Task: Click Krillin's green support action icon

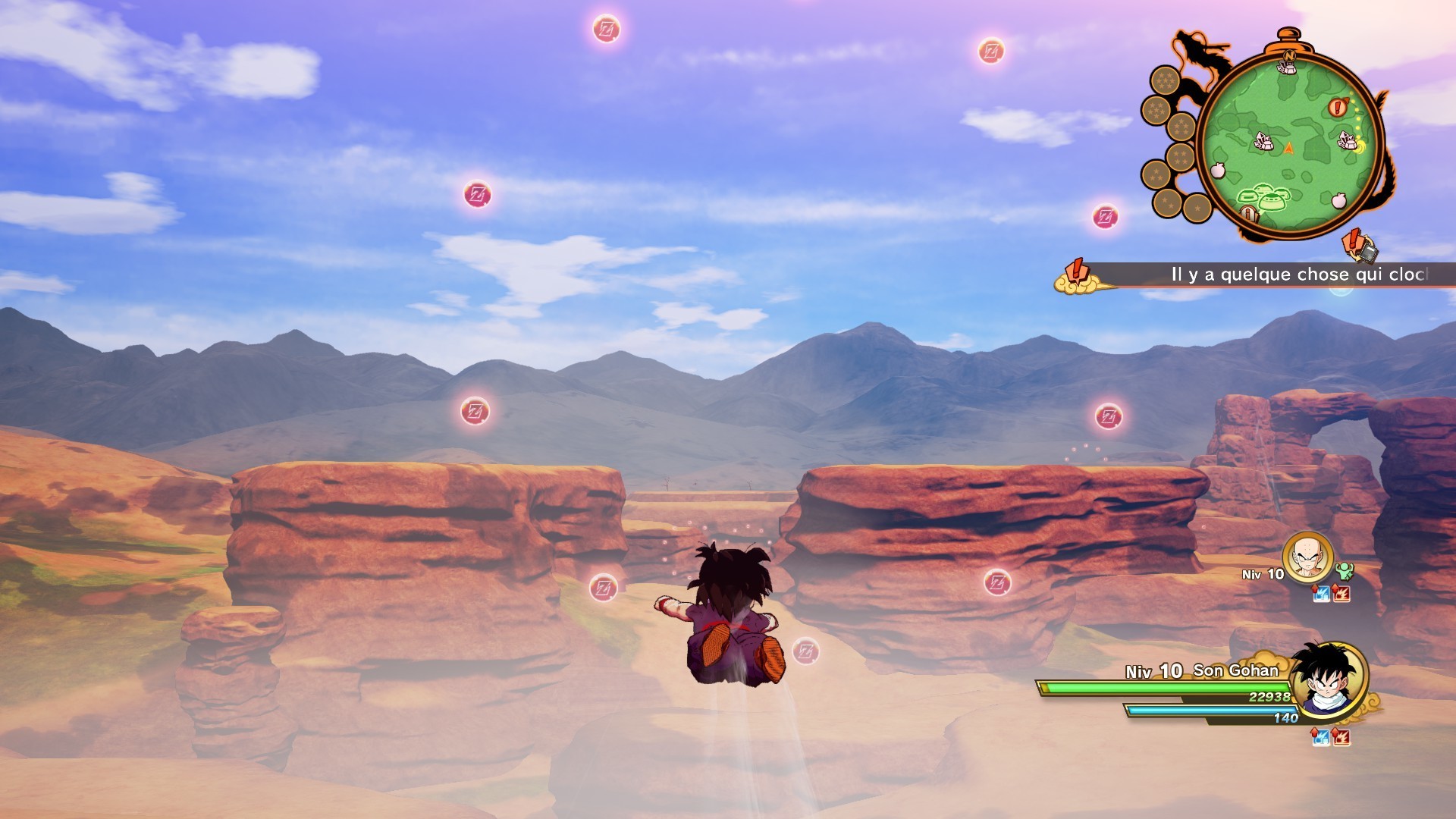Action: 1345,571
